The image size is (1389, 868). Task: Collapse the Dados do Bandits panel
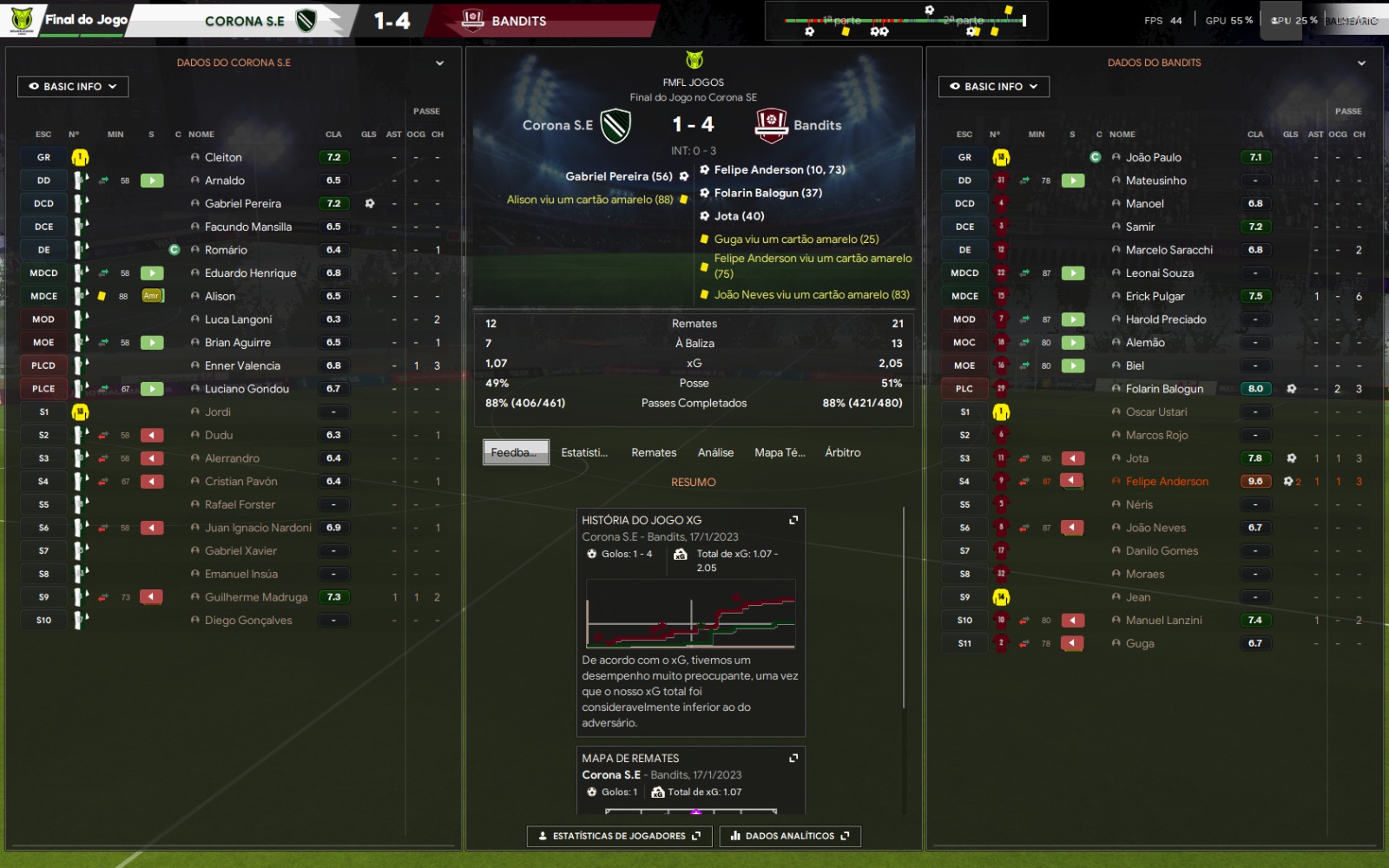point(1361,63)
